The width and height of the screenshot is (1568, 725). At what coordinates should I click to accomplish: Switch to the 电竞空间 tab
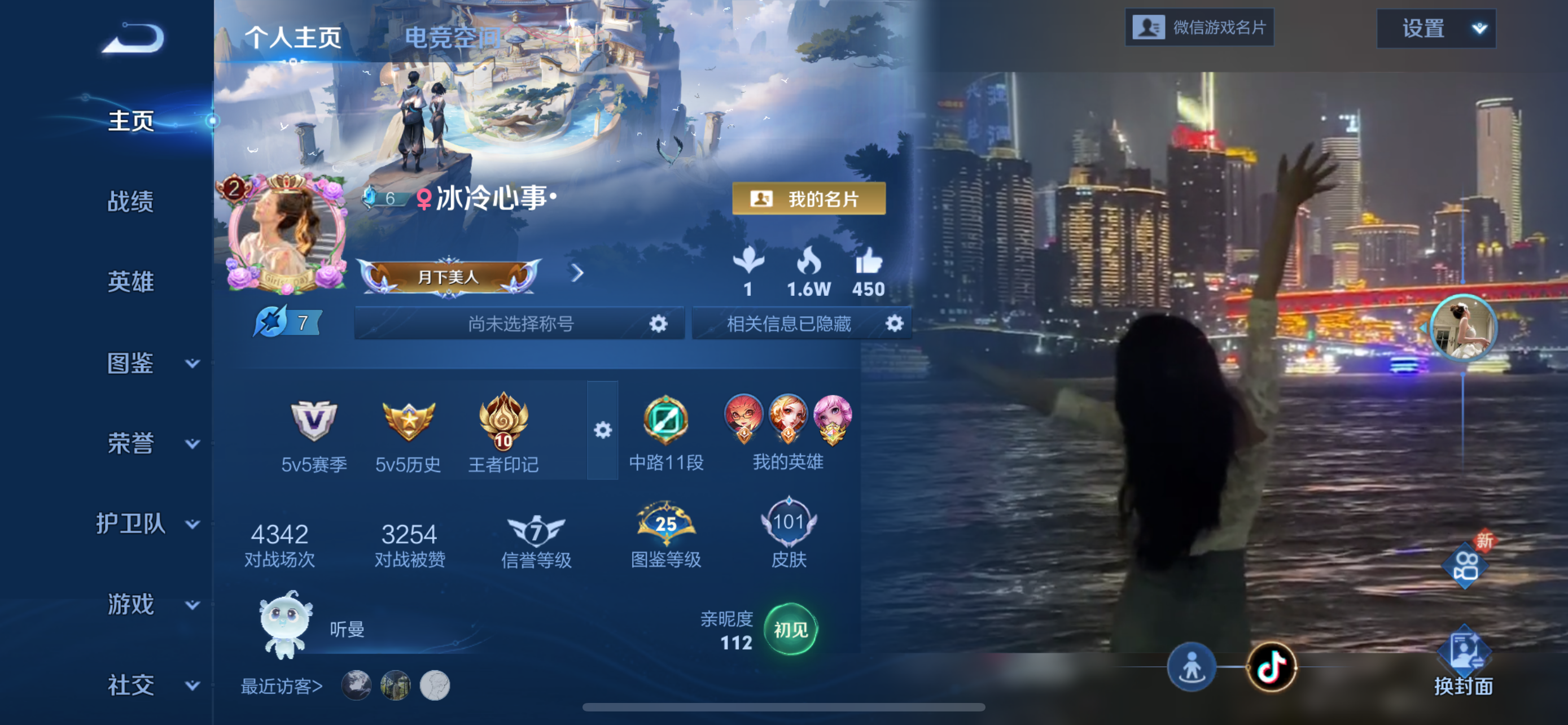(x=454, y=37)
